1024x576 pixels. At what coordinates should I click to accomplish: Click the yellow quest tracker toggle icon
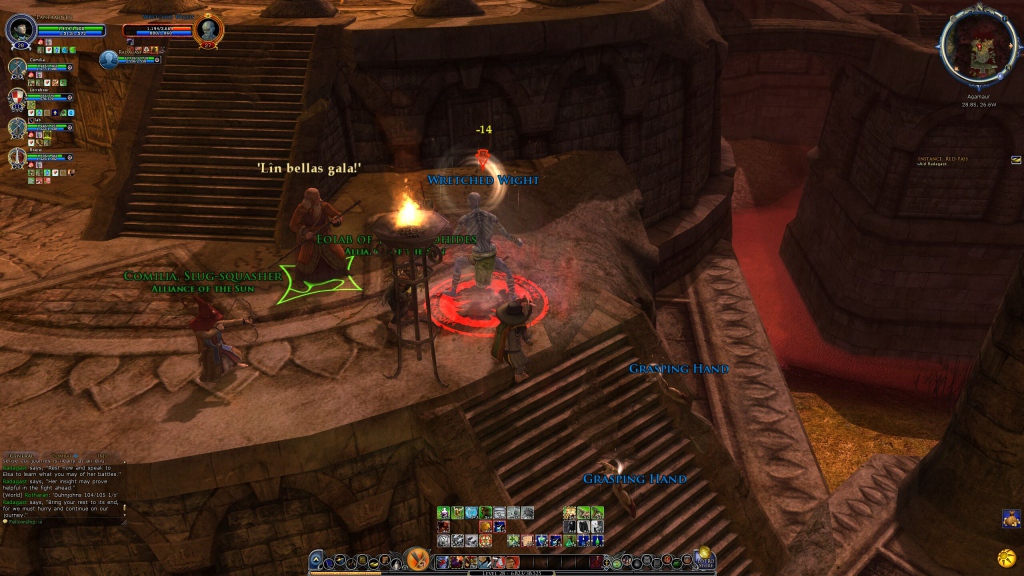point(1016,159)
